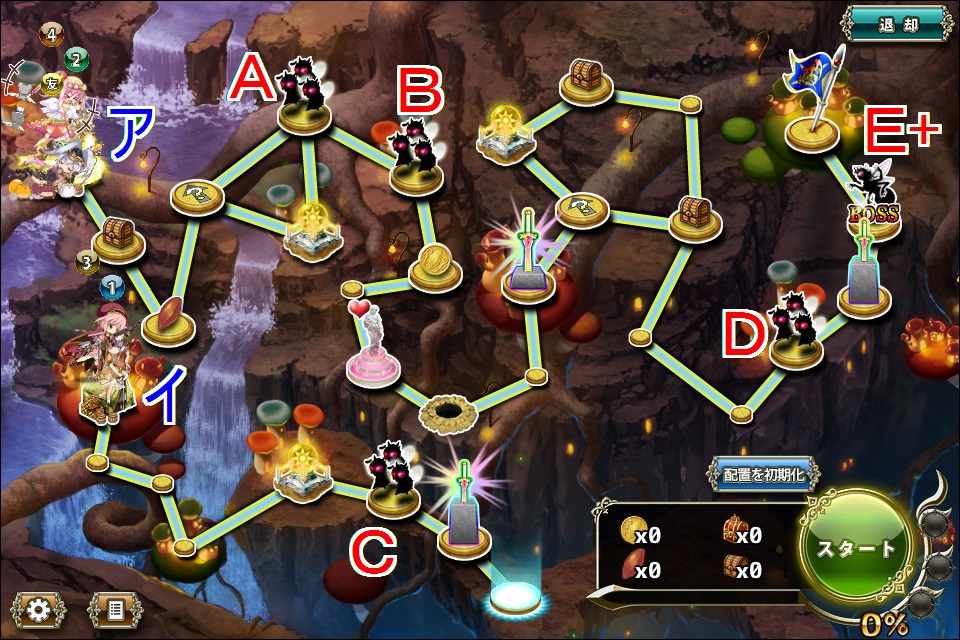The image size is (960, 640).
Task: Open the list menu button
Action: 115,608
